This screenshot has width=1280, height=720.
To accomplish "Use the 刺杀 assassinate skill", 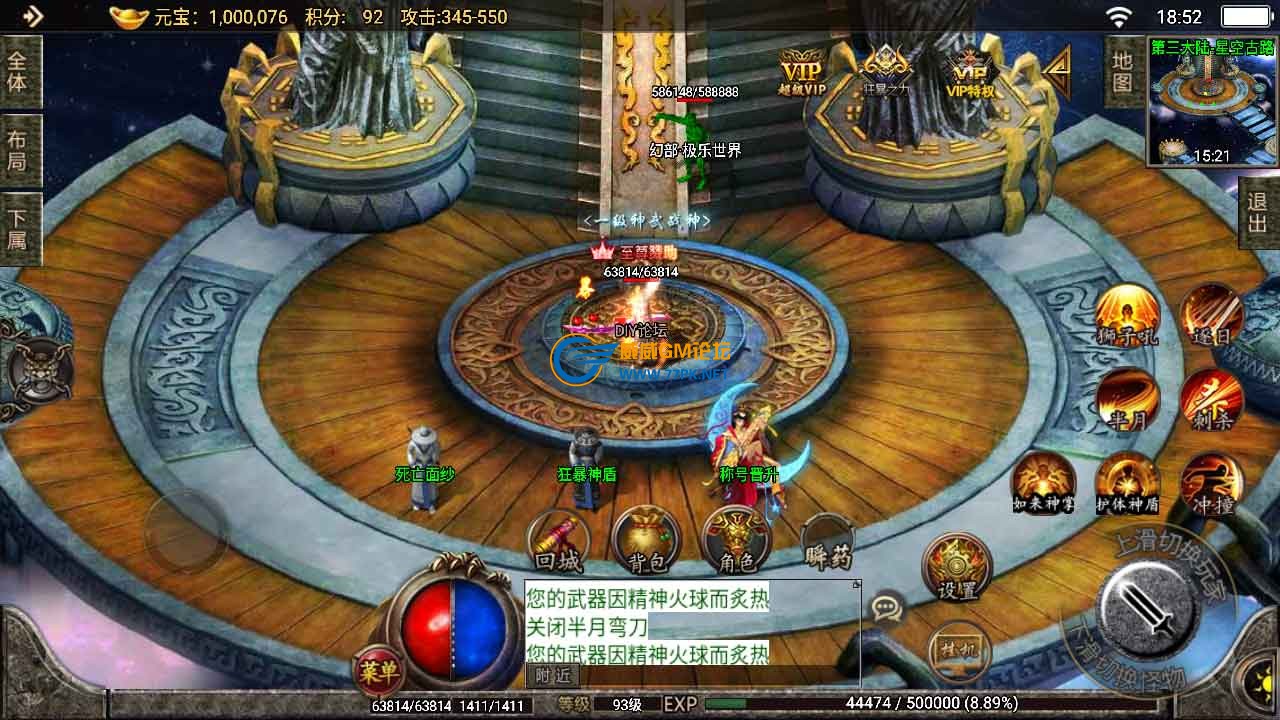I will pos(1212,399).
